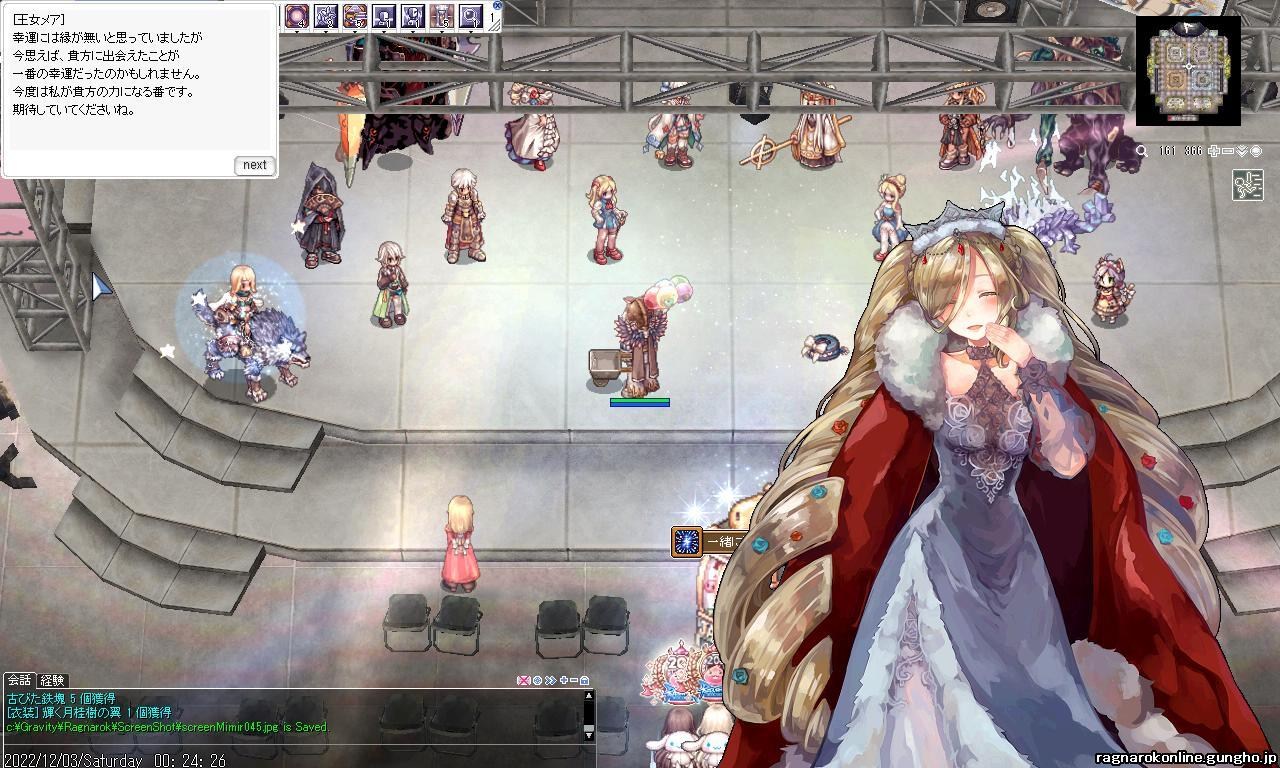The image size is (1280, 768).
Task: Zoom out the minimap with the minus icon
Action: point(1228,151)
